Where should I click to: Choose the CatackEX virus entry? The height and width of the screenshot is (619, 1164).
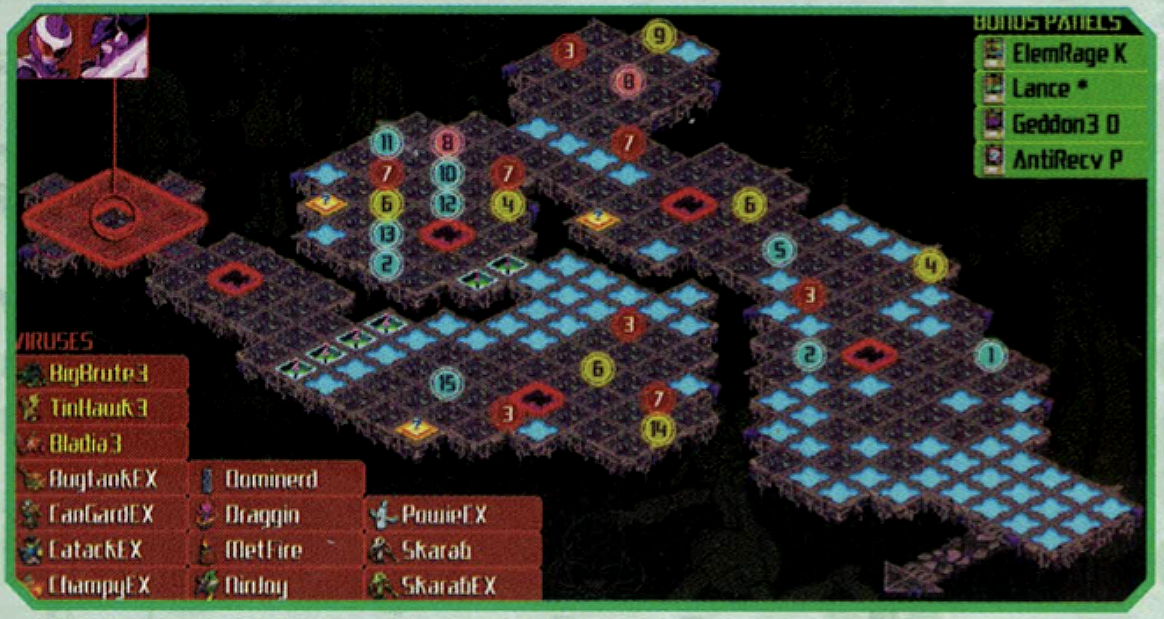coord(102,549)
